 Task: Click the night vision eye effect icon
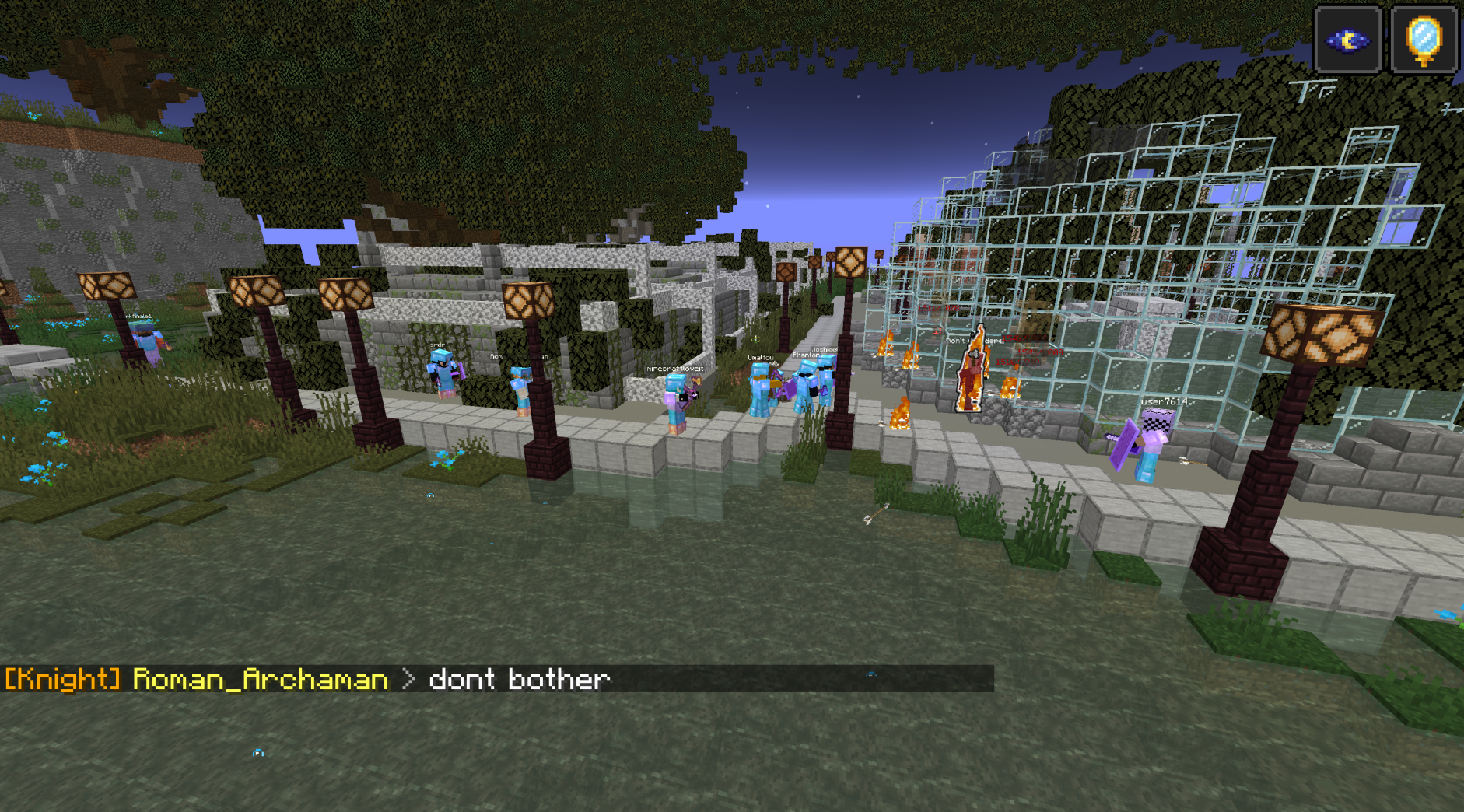click(1347, 40)
